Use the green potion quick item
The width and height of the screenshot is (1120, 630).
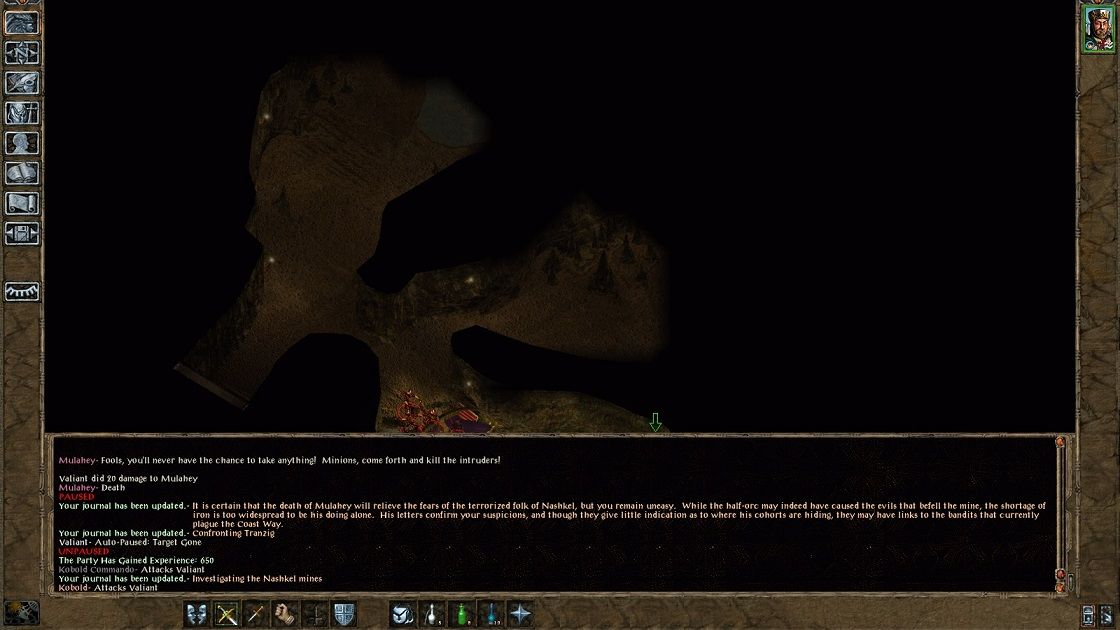461,613
